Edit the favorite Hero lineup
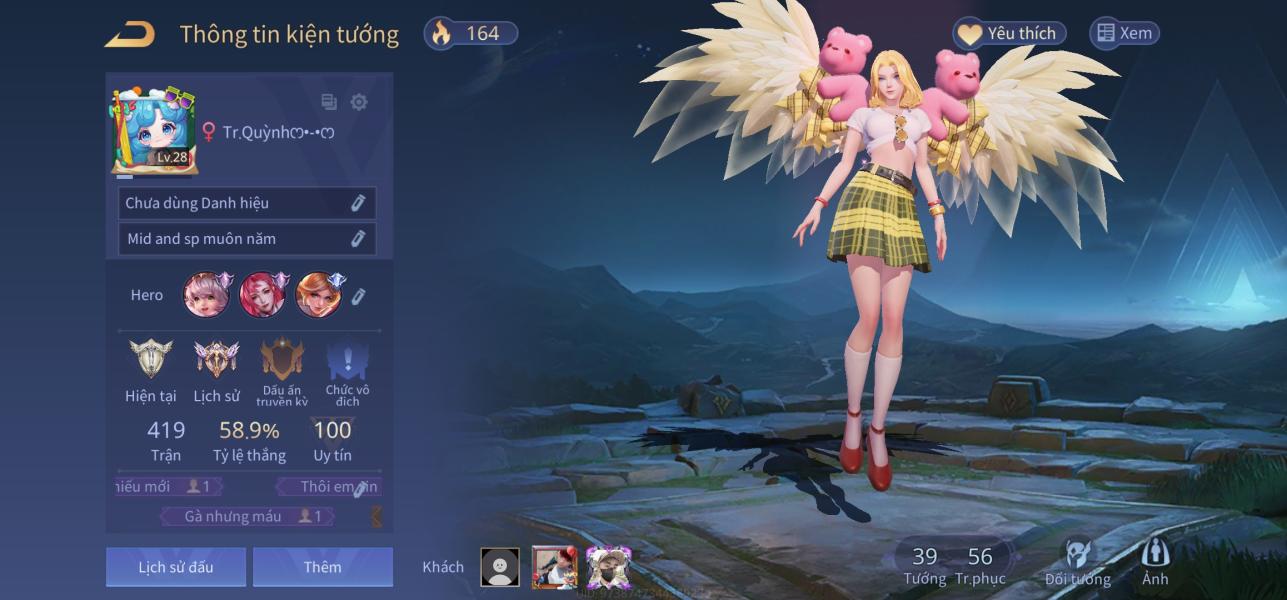The width and height of the screenshot is (1287, 600). [359, 296]
